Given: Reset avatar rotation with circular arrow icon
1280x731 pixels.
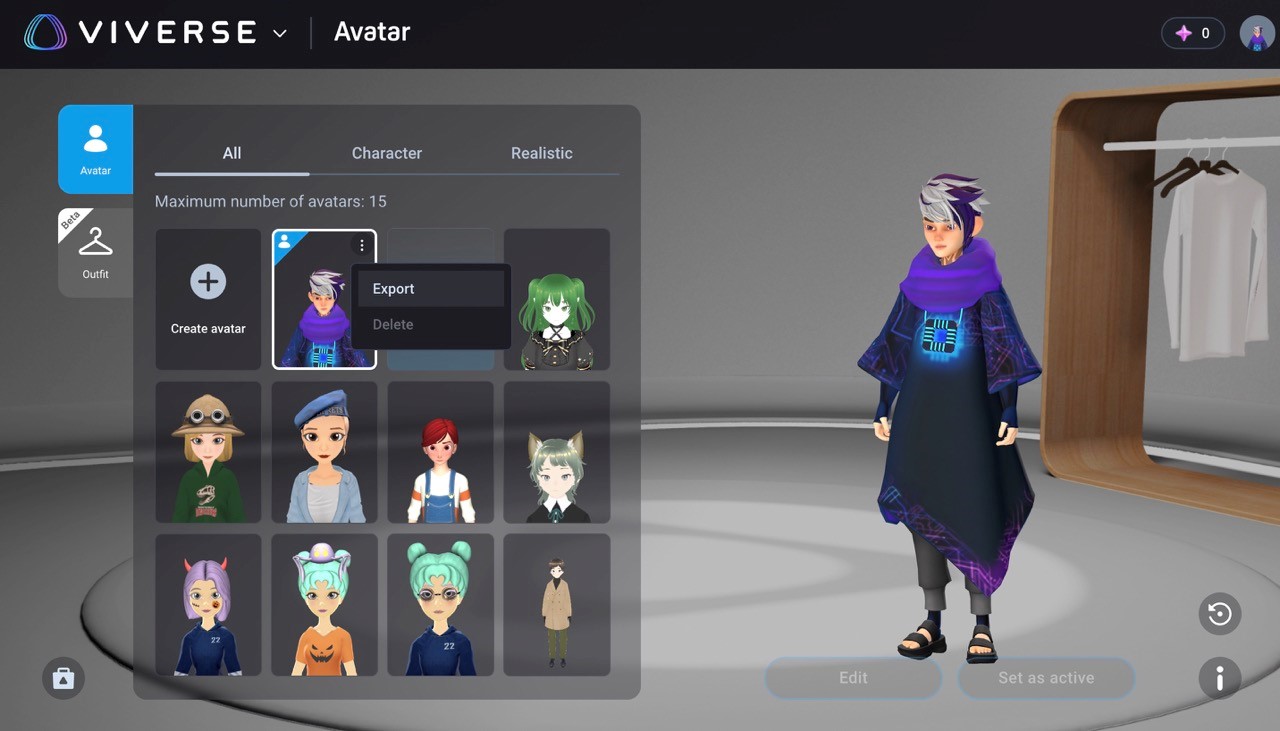Looking at the screenshot, I should [1219, 614].
